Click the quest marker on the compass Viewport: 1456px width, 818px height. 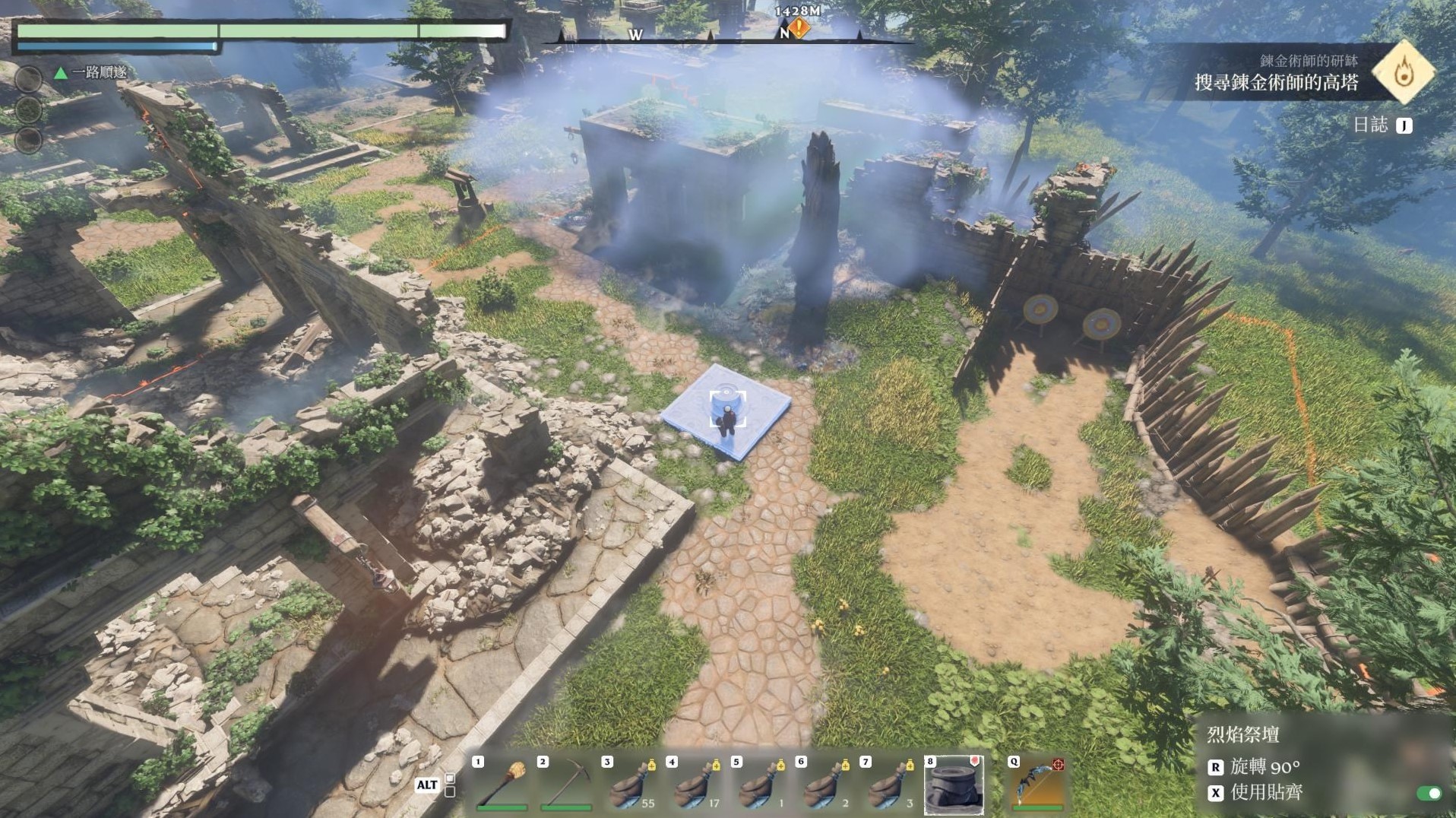tap(799, 29)
